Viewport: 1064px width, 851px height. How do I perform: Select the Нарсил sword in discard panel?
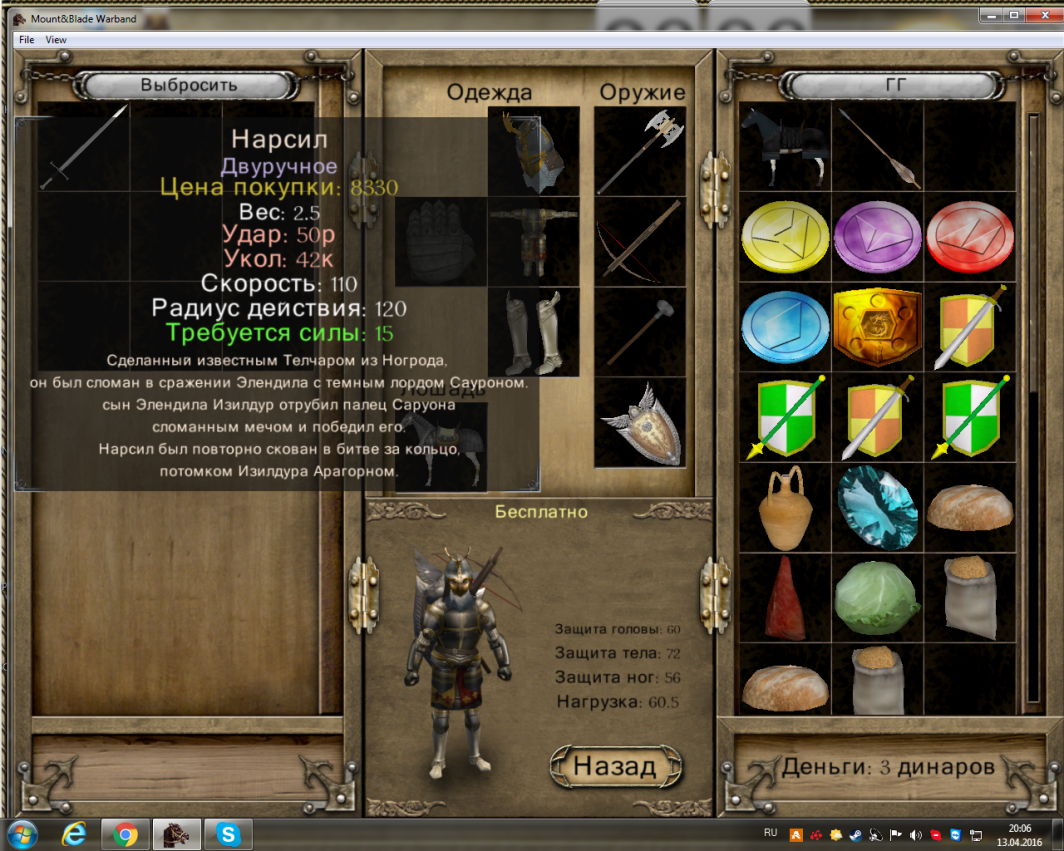(x=84, y=147)
